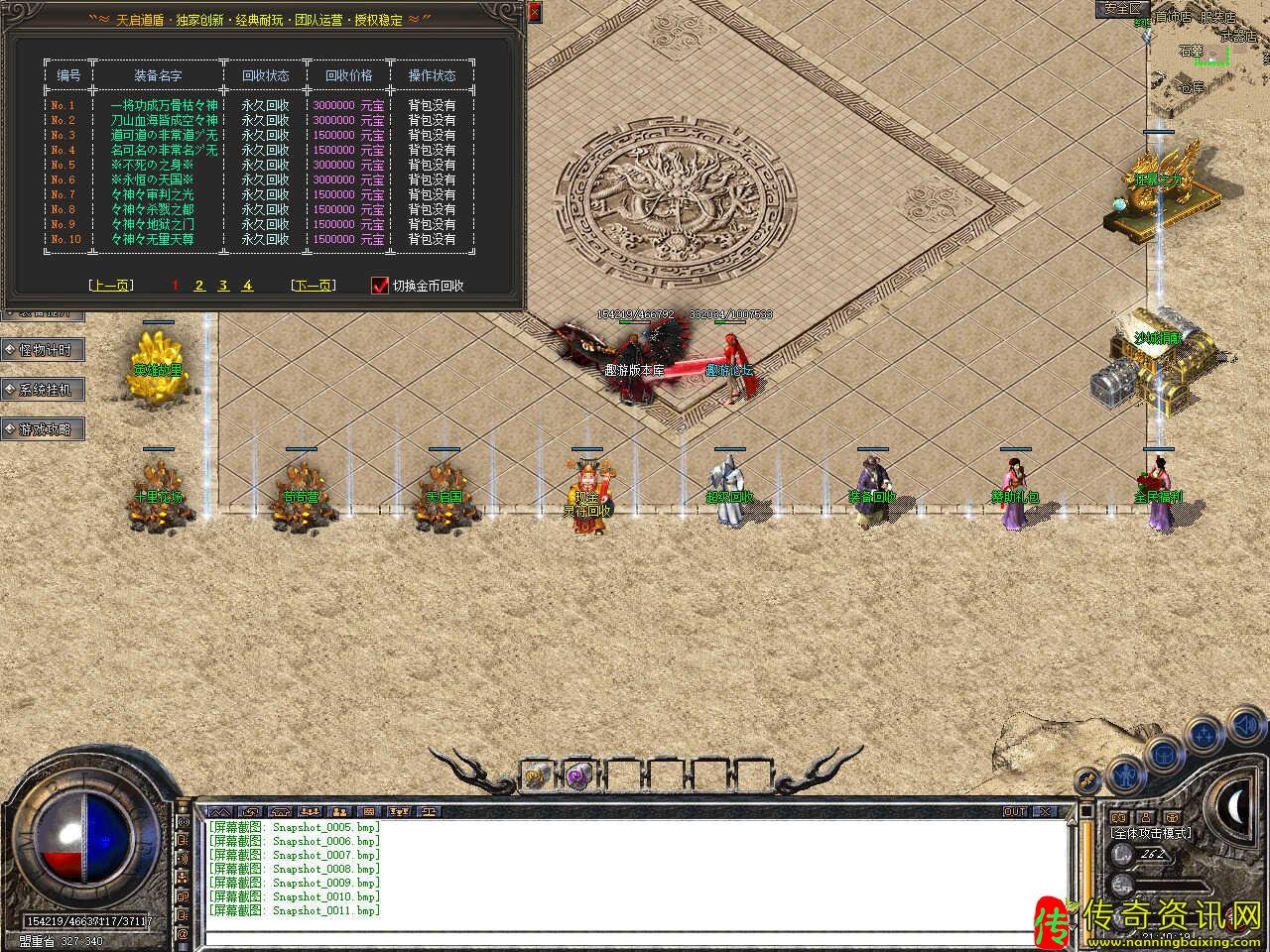Select recycle row No.1 一将功成万骨枯
1270x952 pixels.
[164, 105]
